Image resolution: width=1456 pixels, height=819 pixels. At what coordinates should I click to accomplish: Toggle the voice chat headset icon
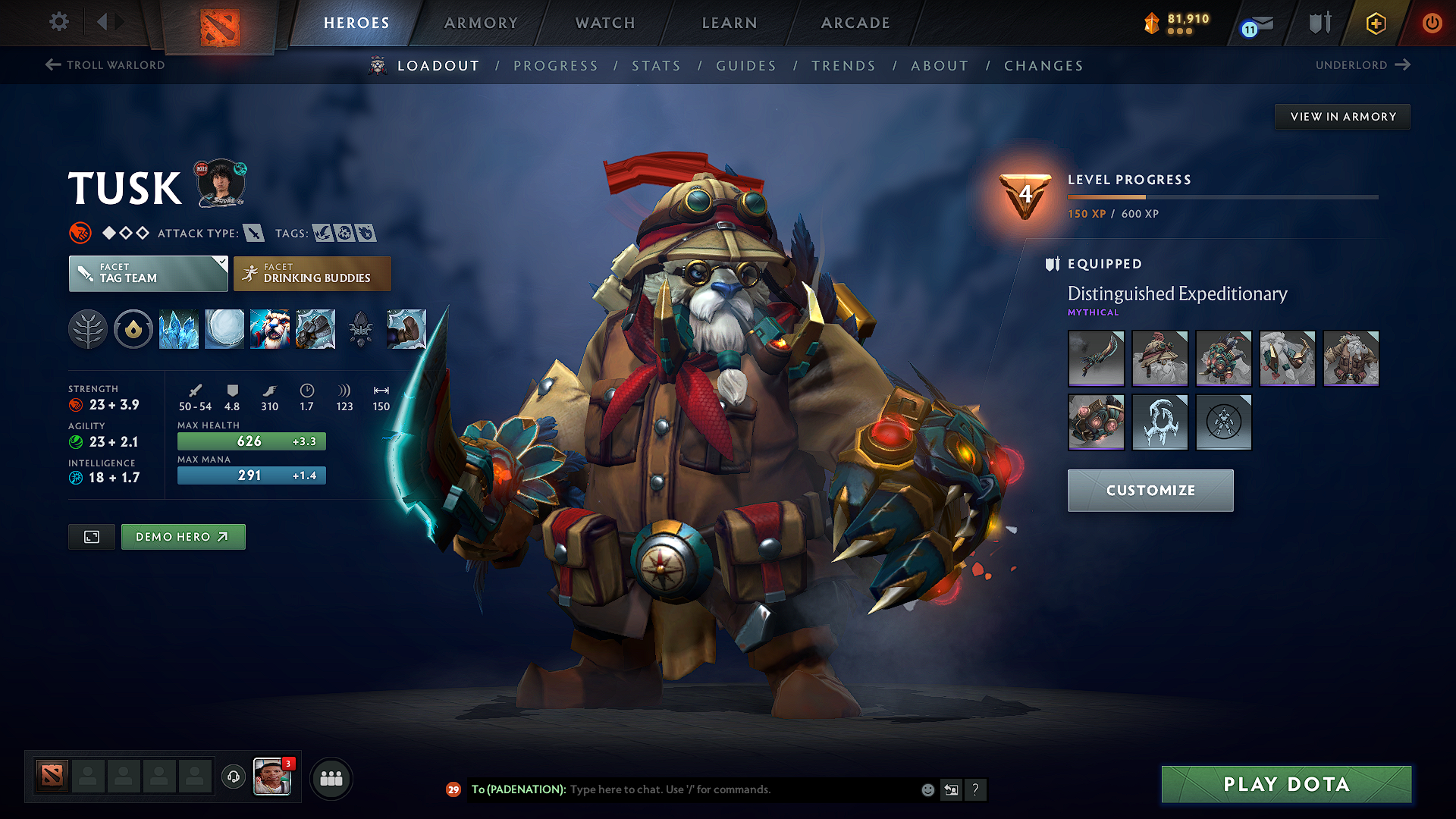pos(233,777)
